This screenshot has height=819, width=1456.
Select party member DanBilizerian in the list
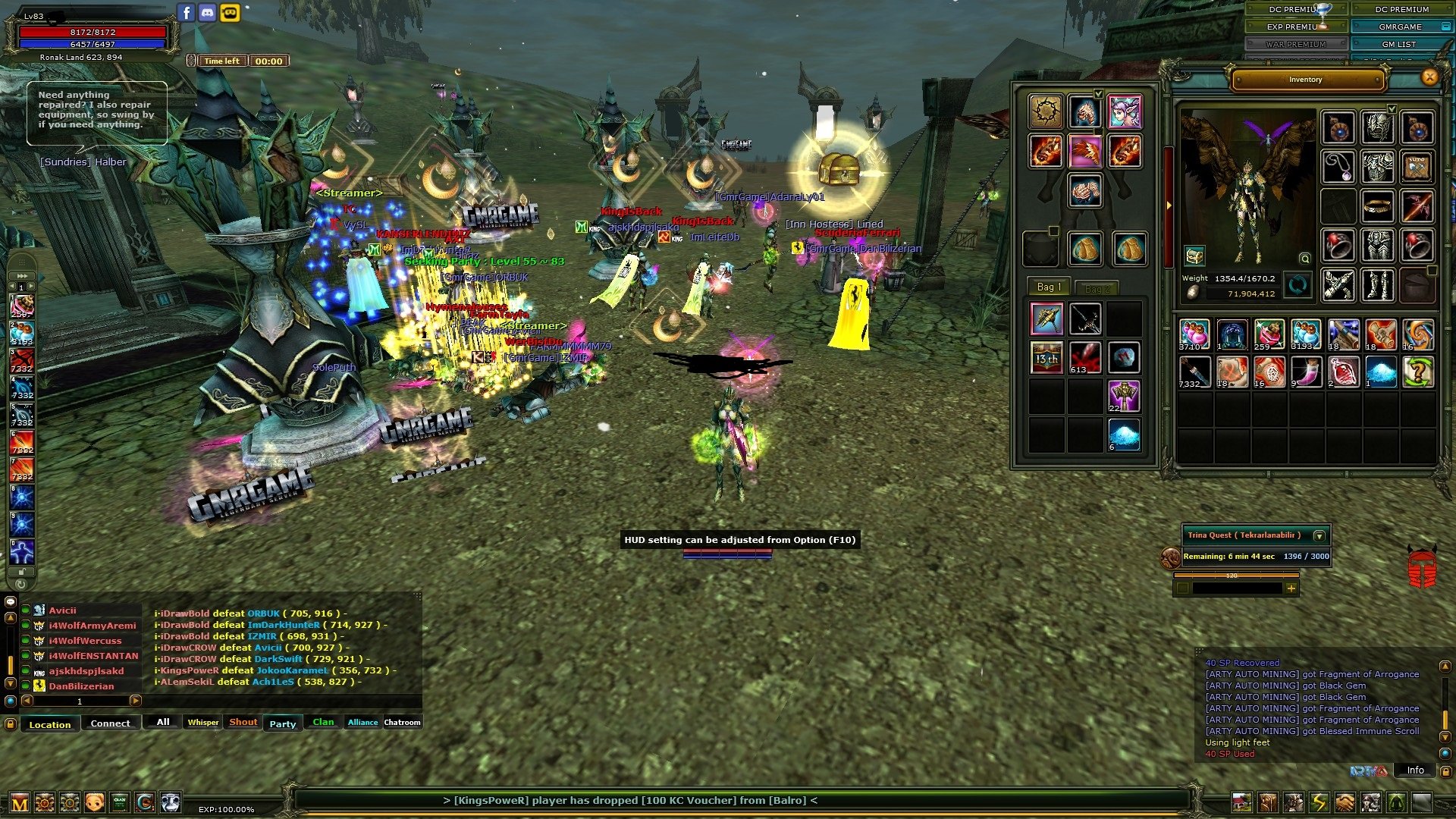coord(81,686)
